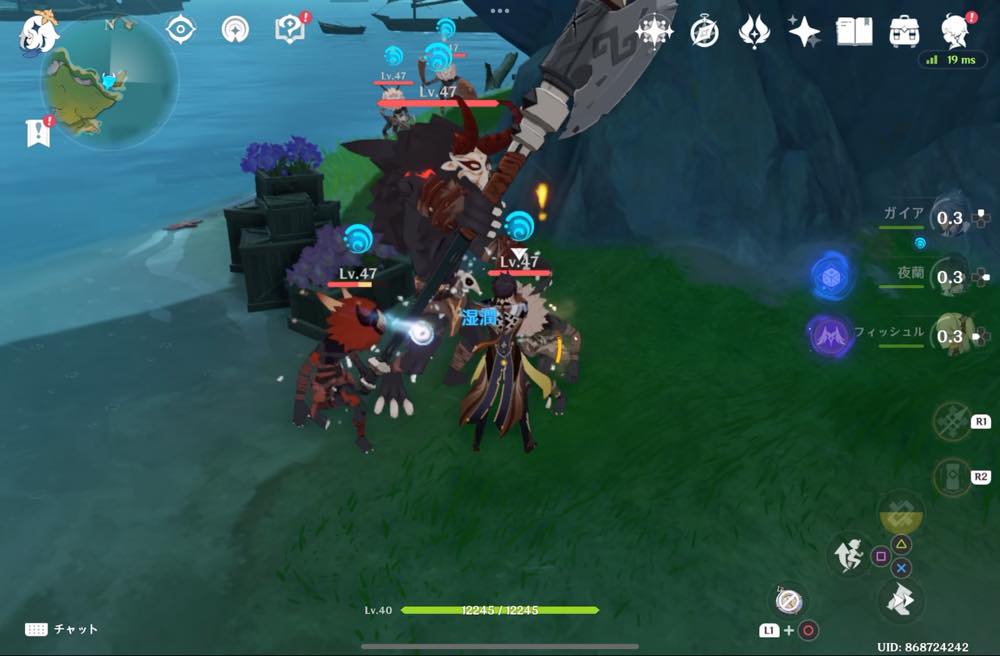Open the events star-compass icon
Viewport: 1000px width, 656px height.
pos(654,32)
